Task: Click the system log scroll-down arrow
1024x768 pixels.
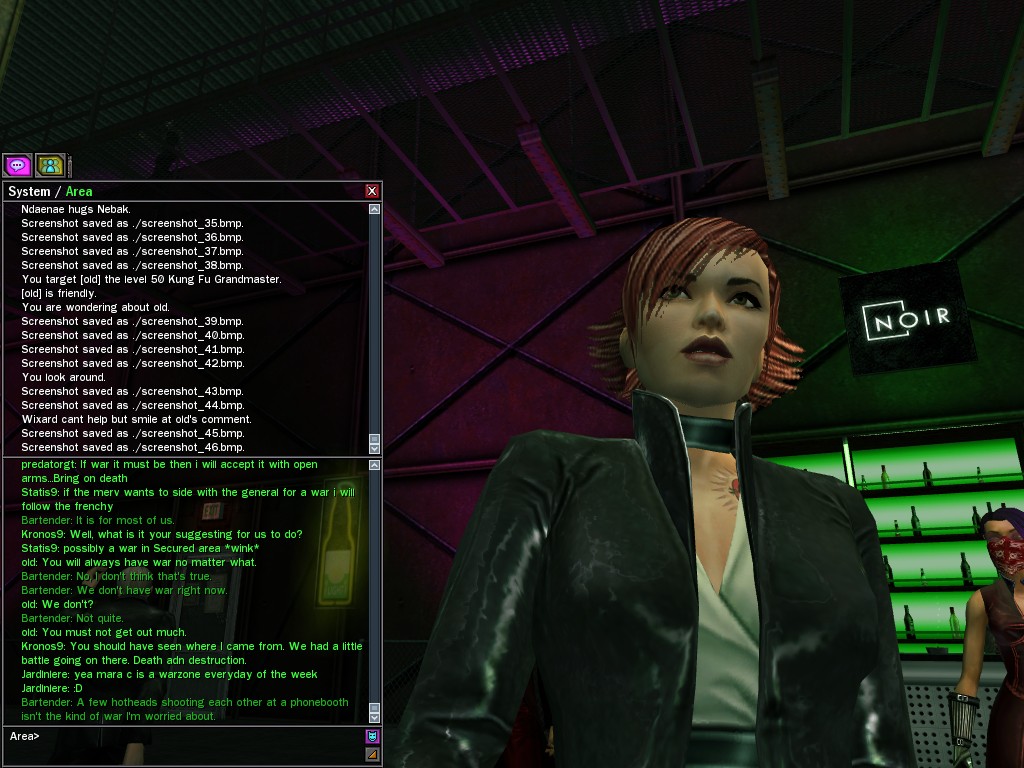Action: [x=375, y=448]
